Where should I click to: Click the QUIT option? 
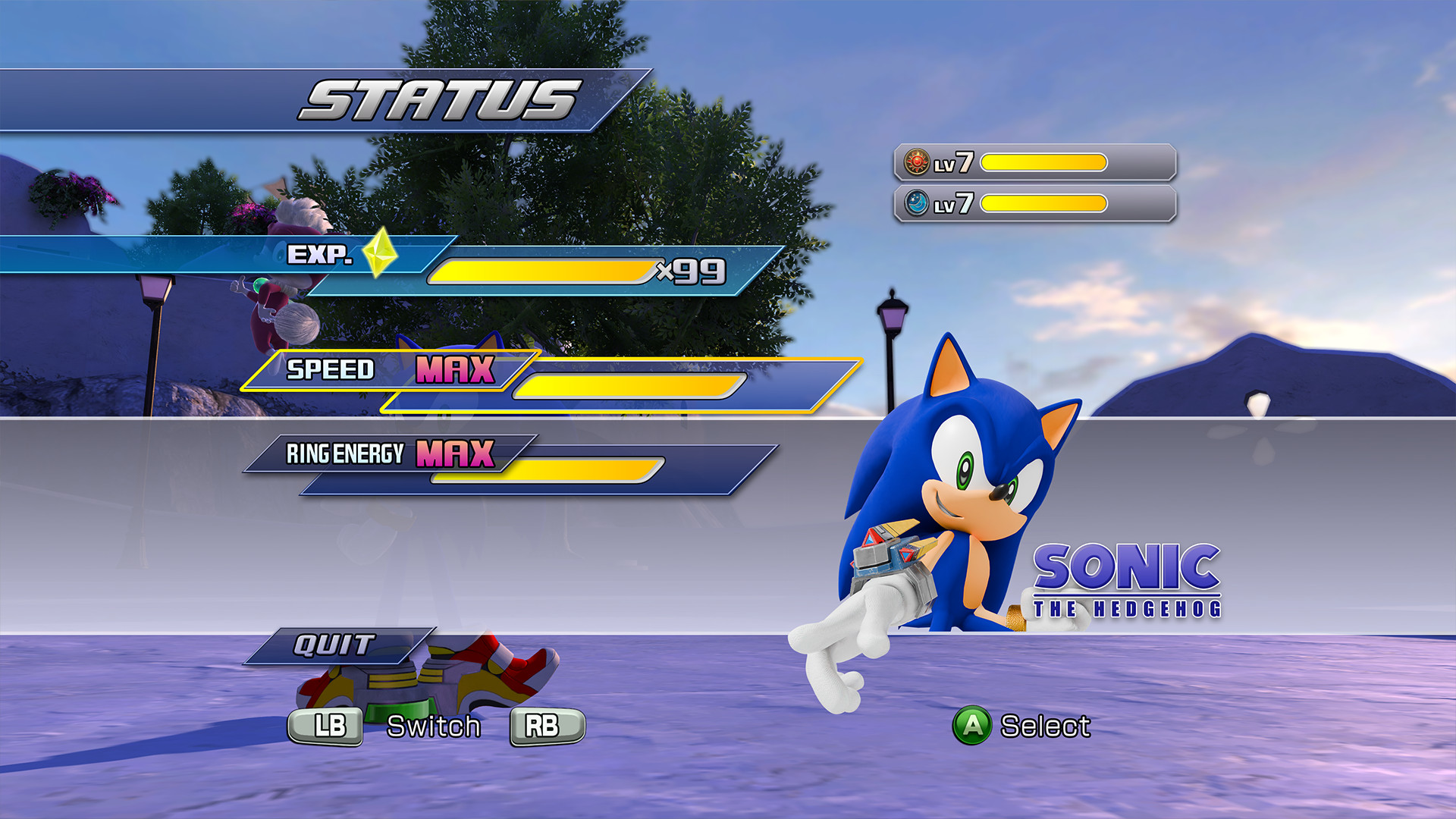[x=334, y=645]
